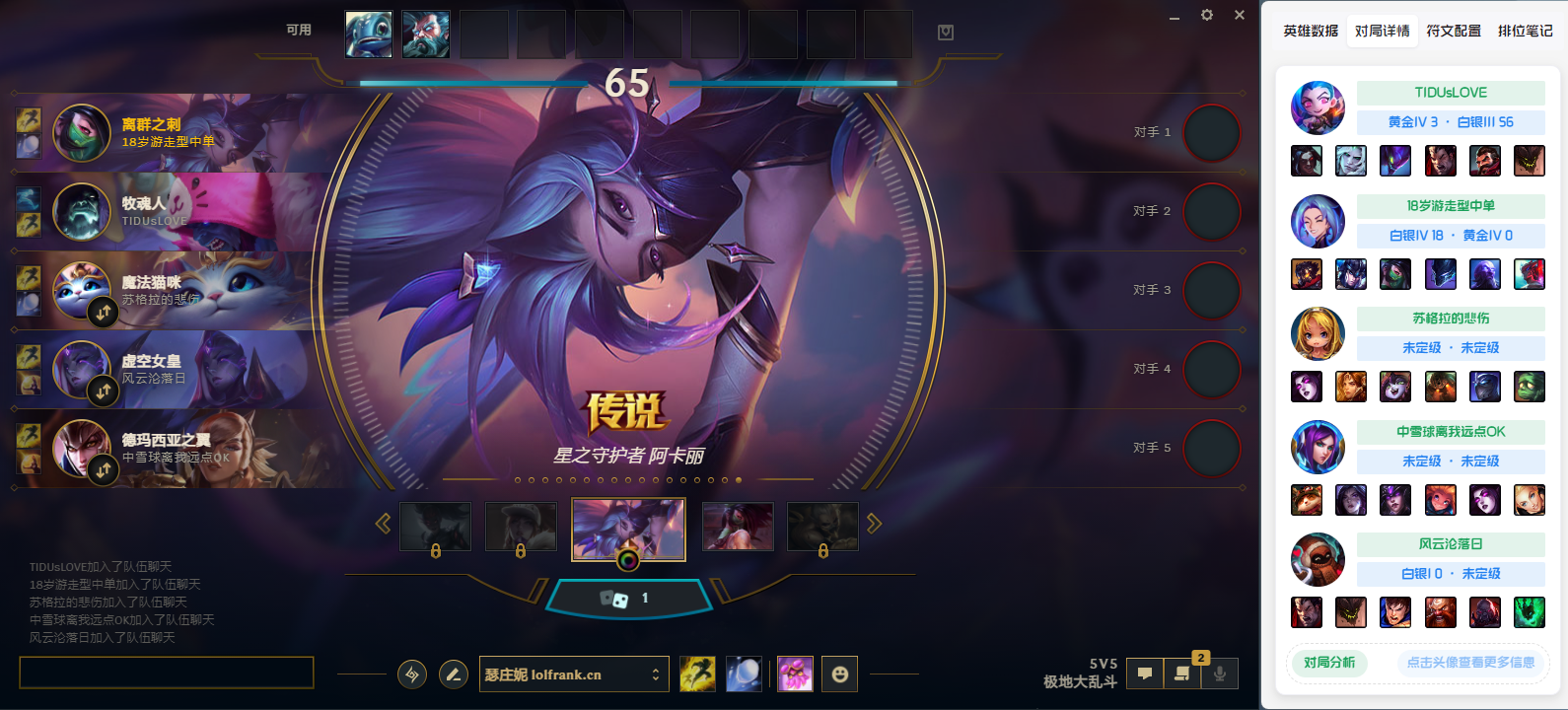This screenshot has height=710, width=1568.
Task: Switch to the 英雄数据 tab
Action: click(1311, 32)
